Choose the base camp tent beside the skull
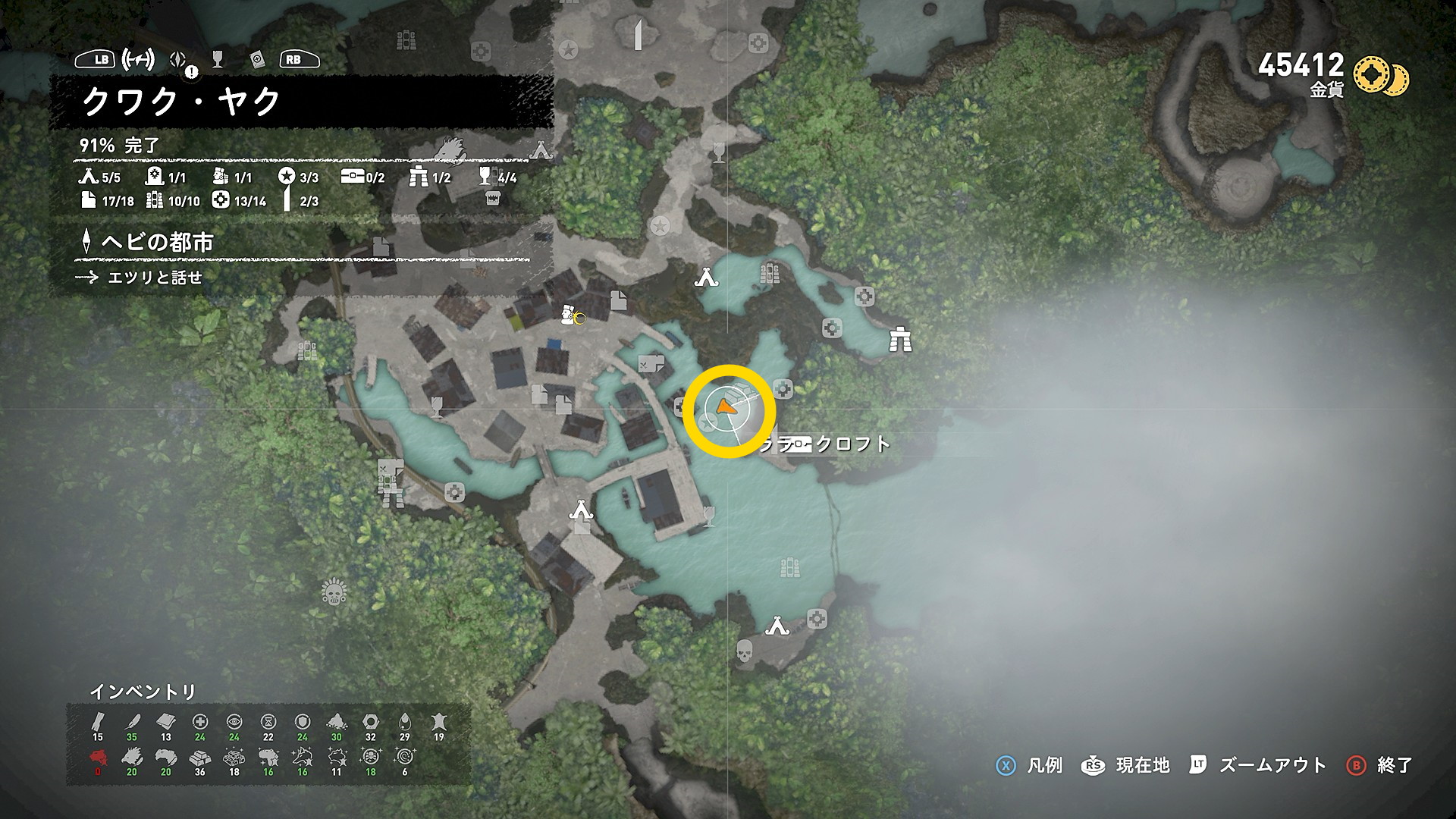 click(x=776, y=626)
